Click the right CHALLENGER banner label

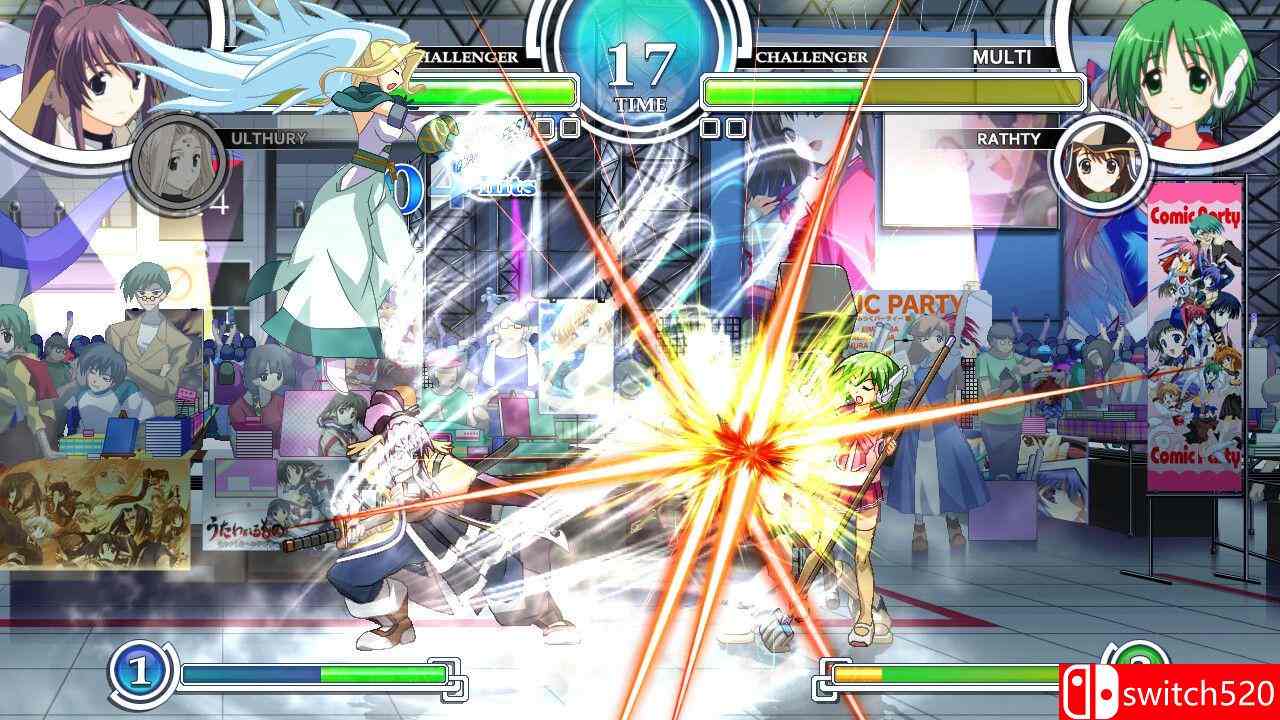(x=814, y=58)
